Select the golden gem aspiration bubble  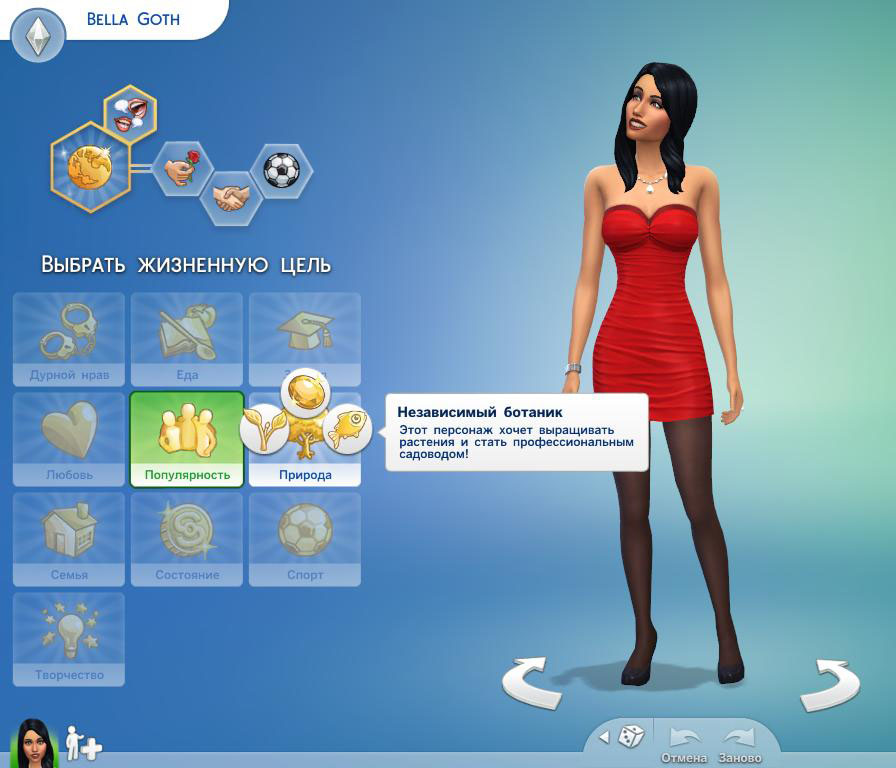click(x=304, y=391)
